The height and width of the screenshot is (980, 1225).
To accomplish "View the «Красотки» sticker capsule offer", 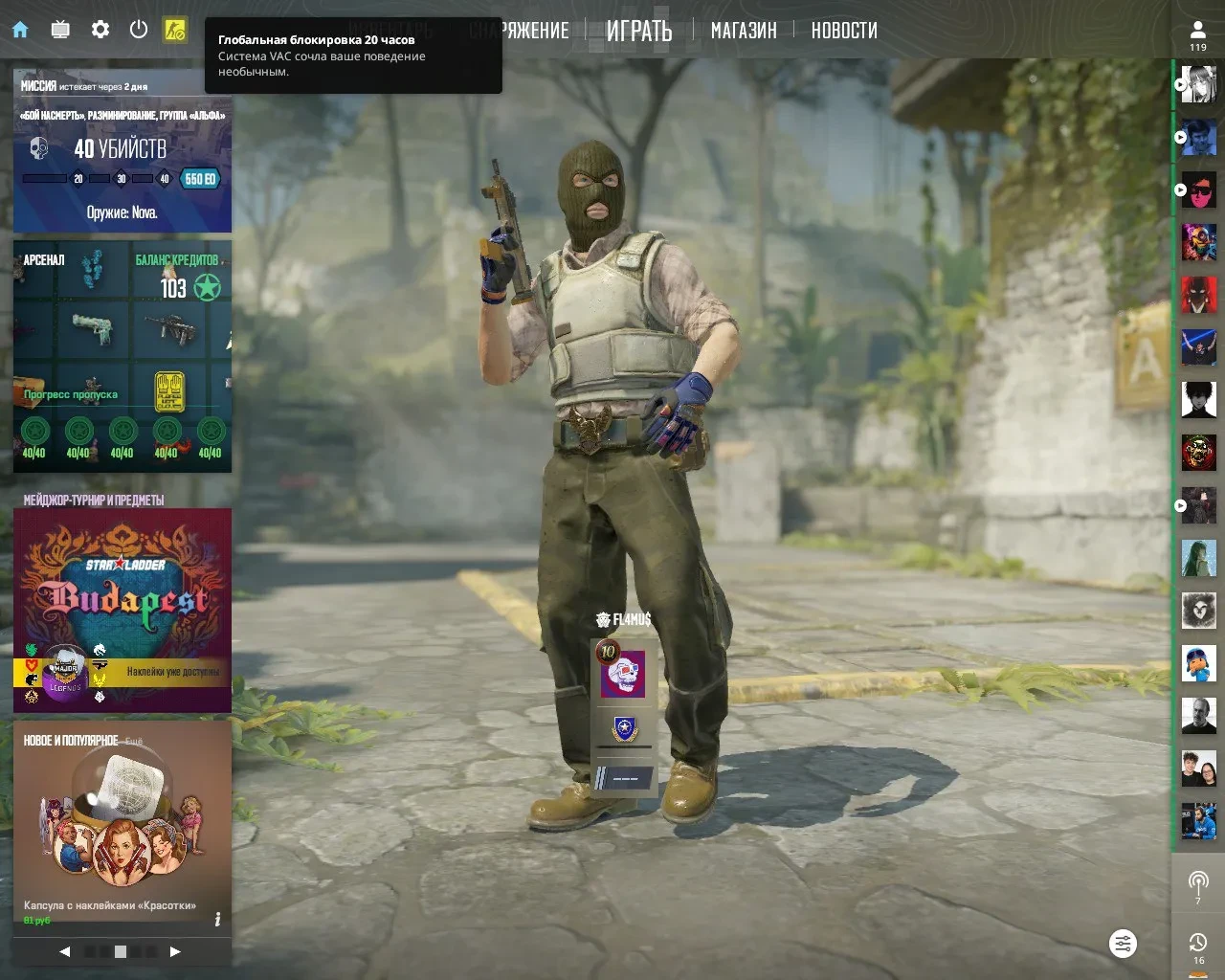I will pos(122,823).
